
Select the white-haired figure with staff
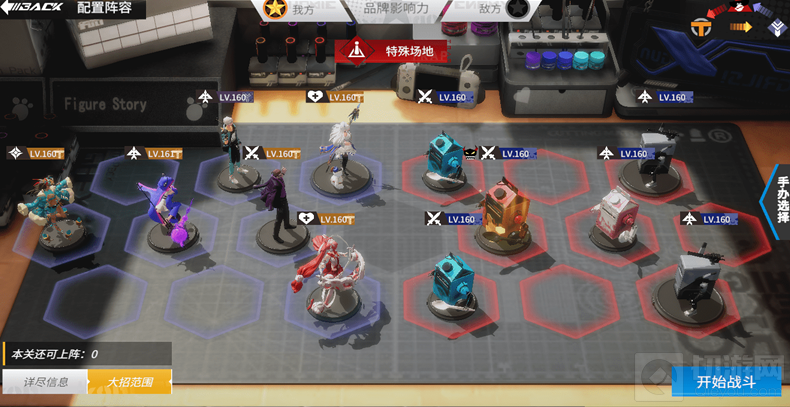tap(340, 155)
